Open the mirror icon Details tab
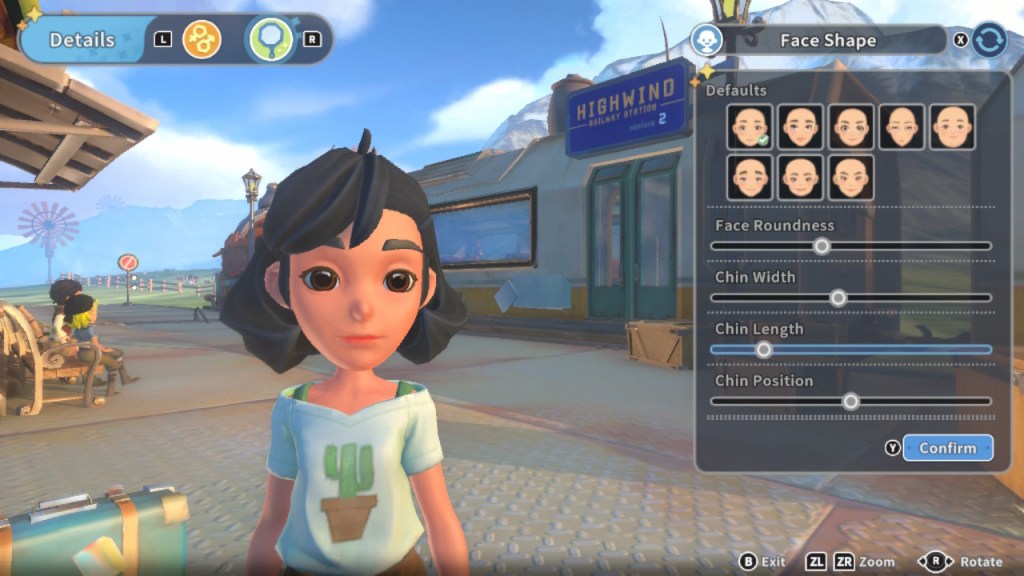 pos(270,40)
